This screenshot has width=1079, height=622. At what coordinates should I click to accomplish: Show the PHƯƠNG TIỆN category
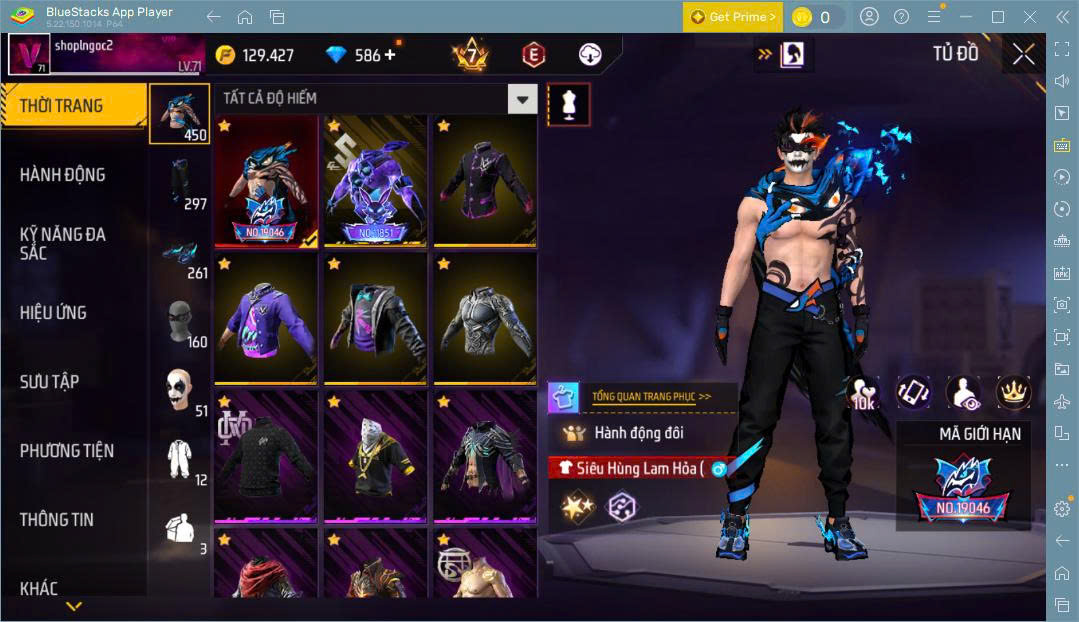[x=67, y=451]
